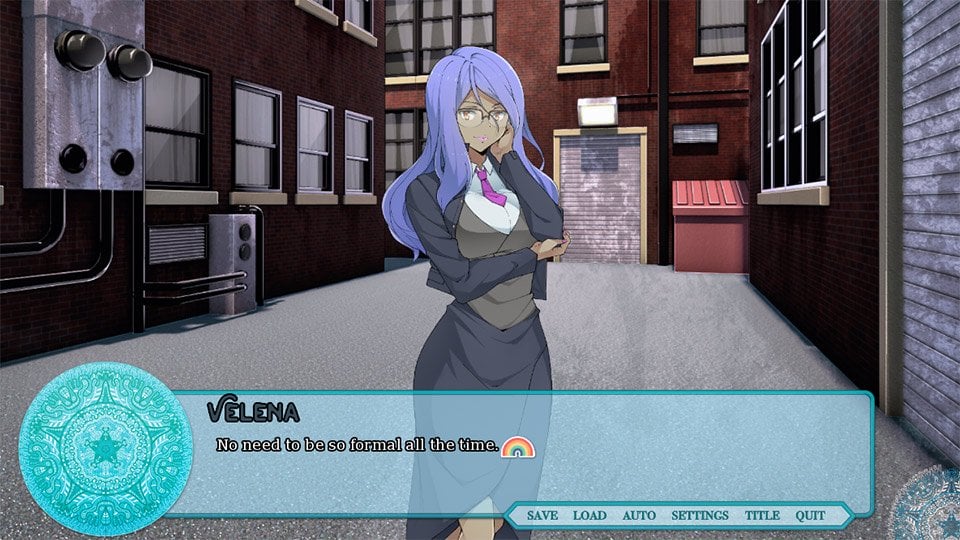The image size is (960, 540).
Task: Open the Settings screen
Action: [x=699, y=515]
